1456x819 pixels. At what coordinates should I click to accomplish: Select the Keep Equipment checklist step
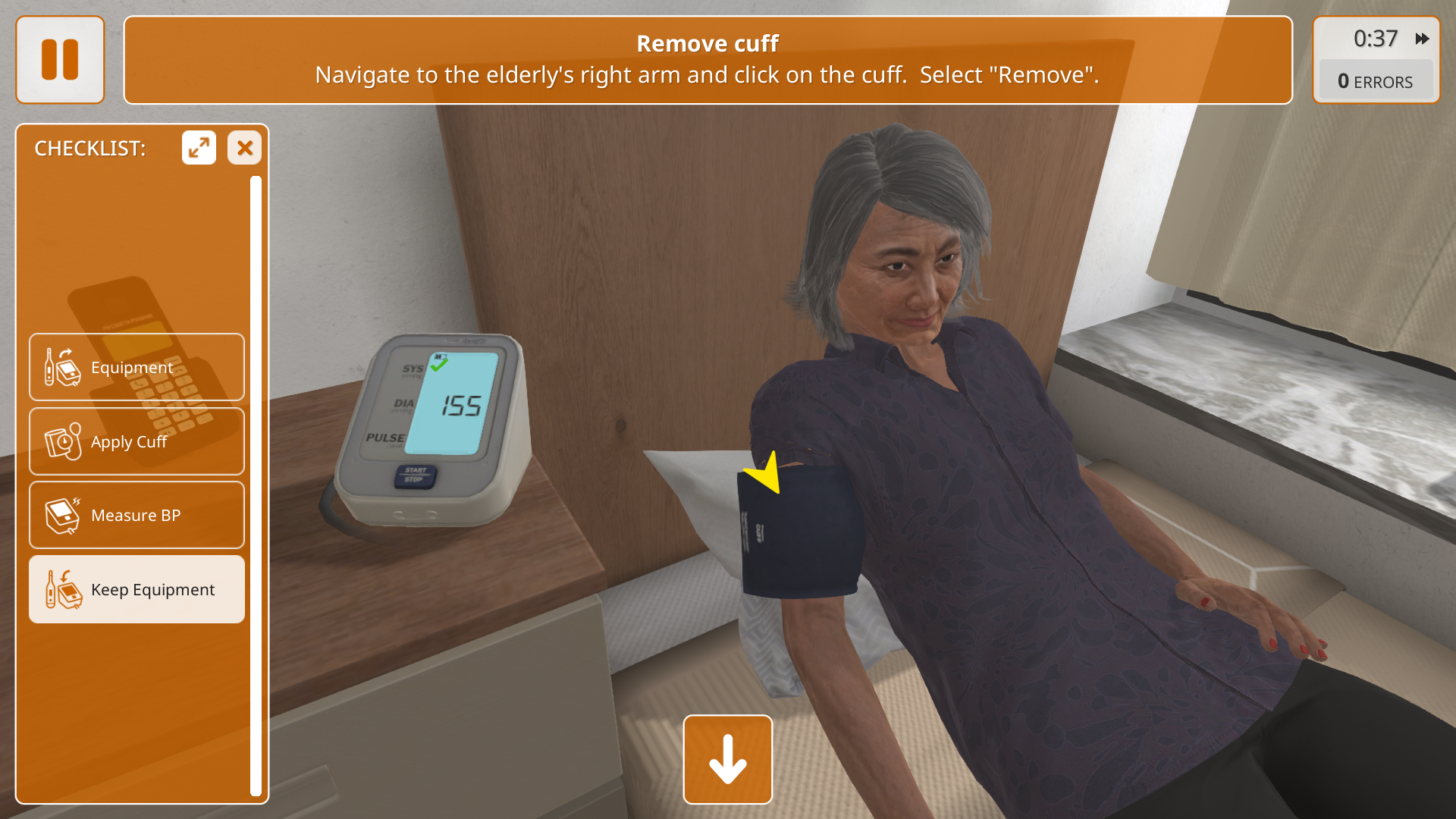point(136,589)
